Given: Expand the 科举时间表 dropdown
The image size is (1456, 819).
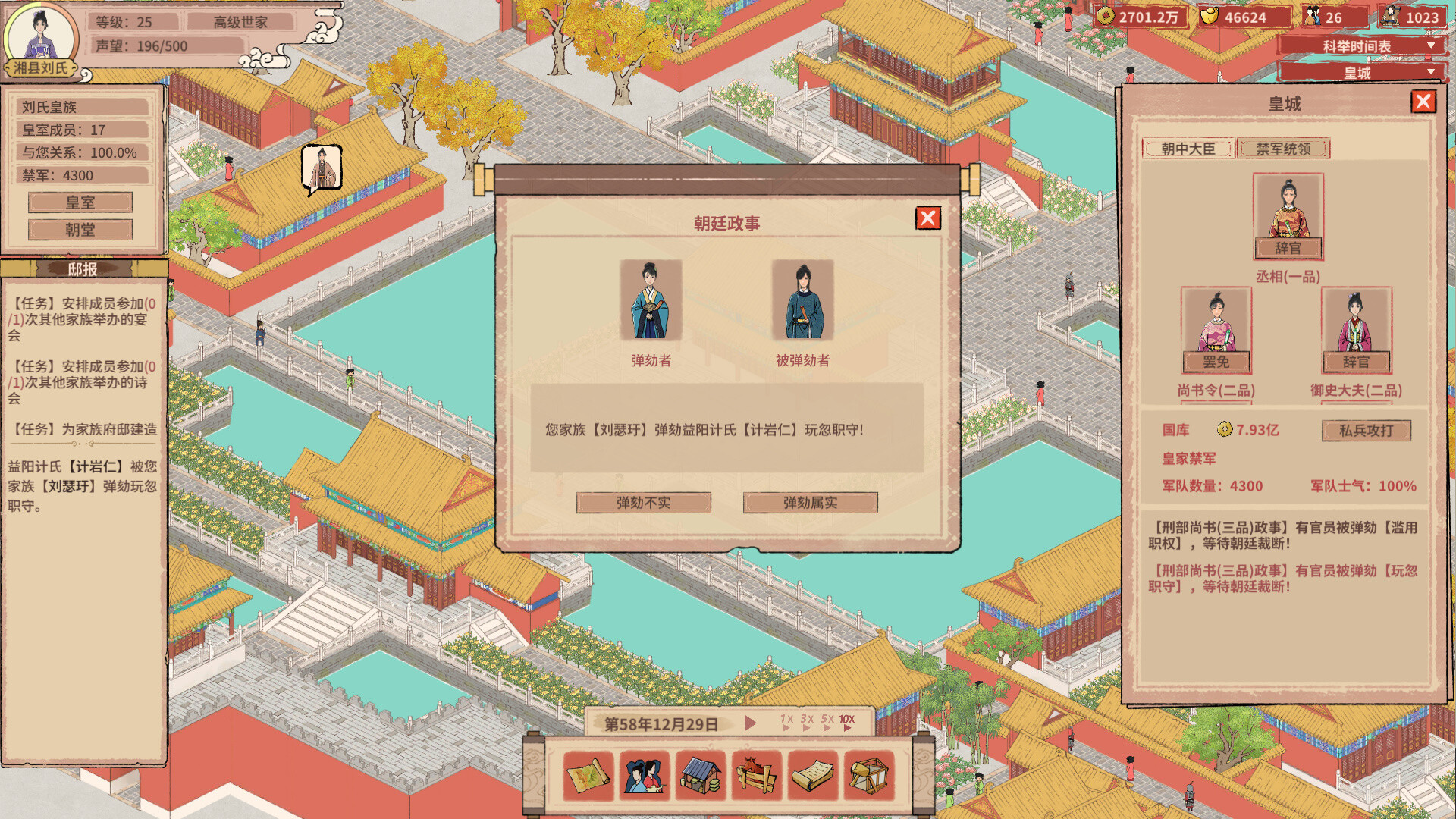Looking at the screenshot, I should [x=1357, y=45].
